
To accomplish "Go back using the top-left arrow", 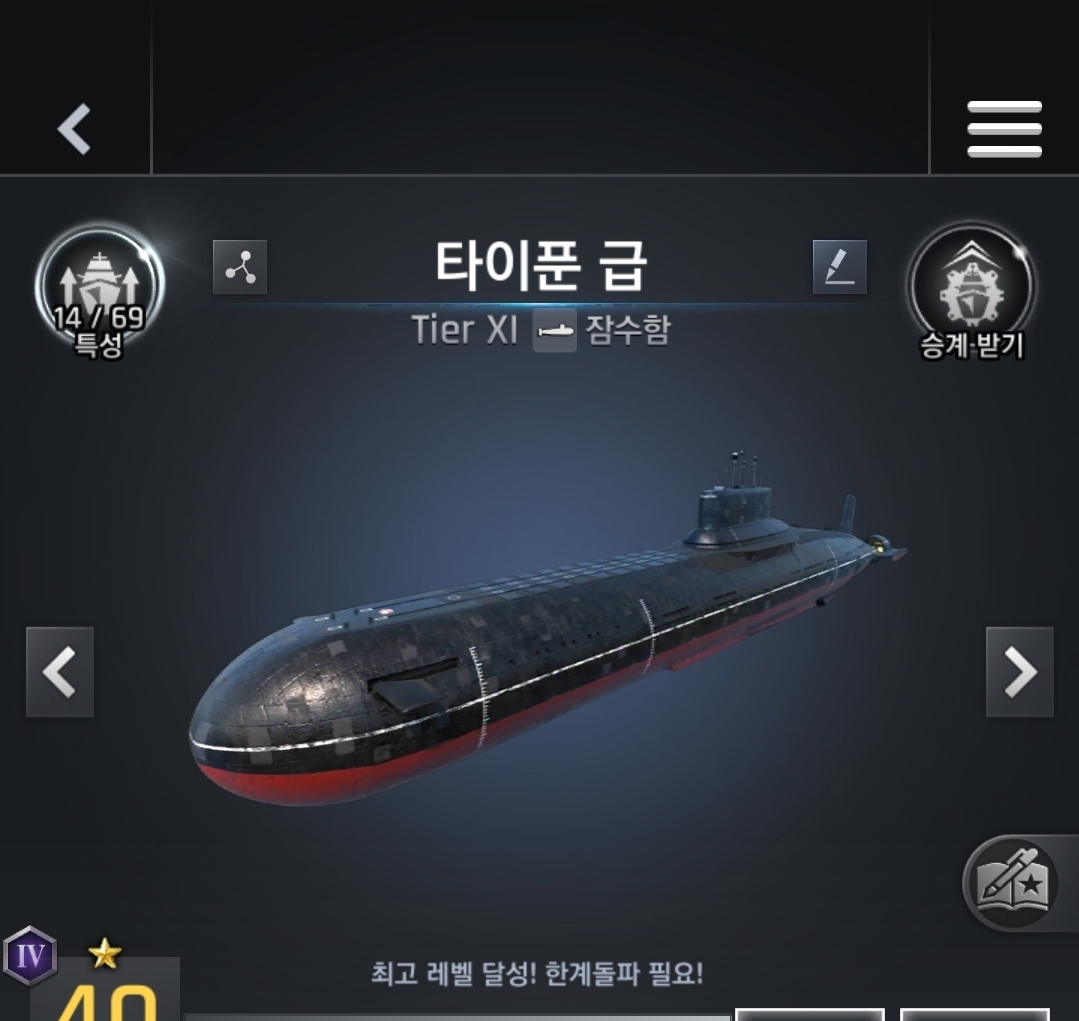I will (75, 129).
